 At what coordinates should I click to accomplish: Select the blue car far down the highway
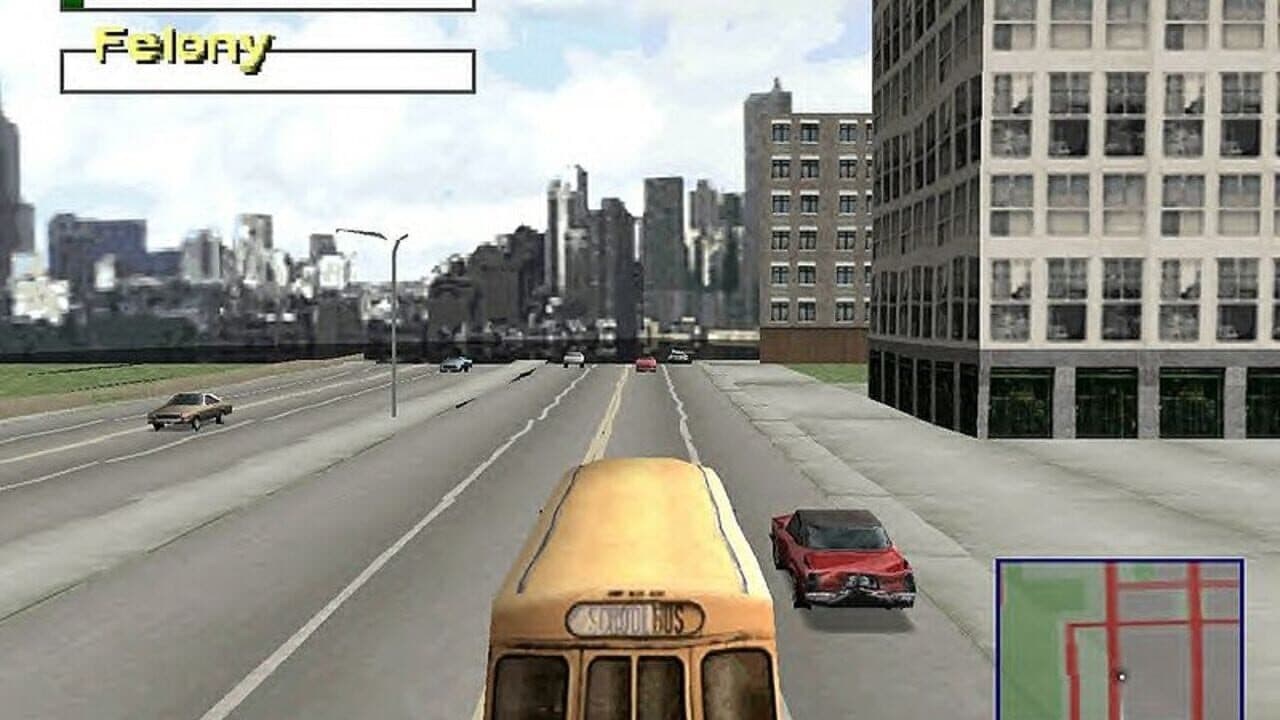tap(455, 363)
